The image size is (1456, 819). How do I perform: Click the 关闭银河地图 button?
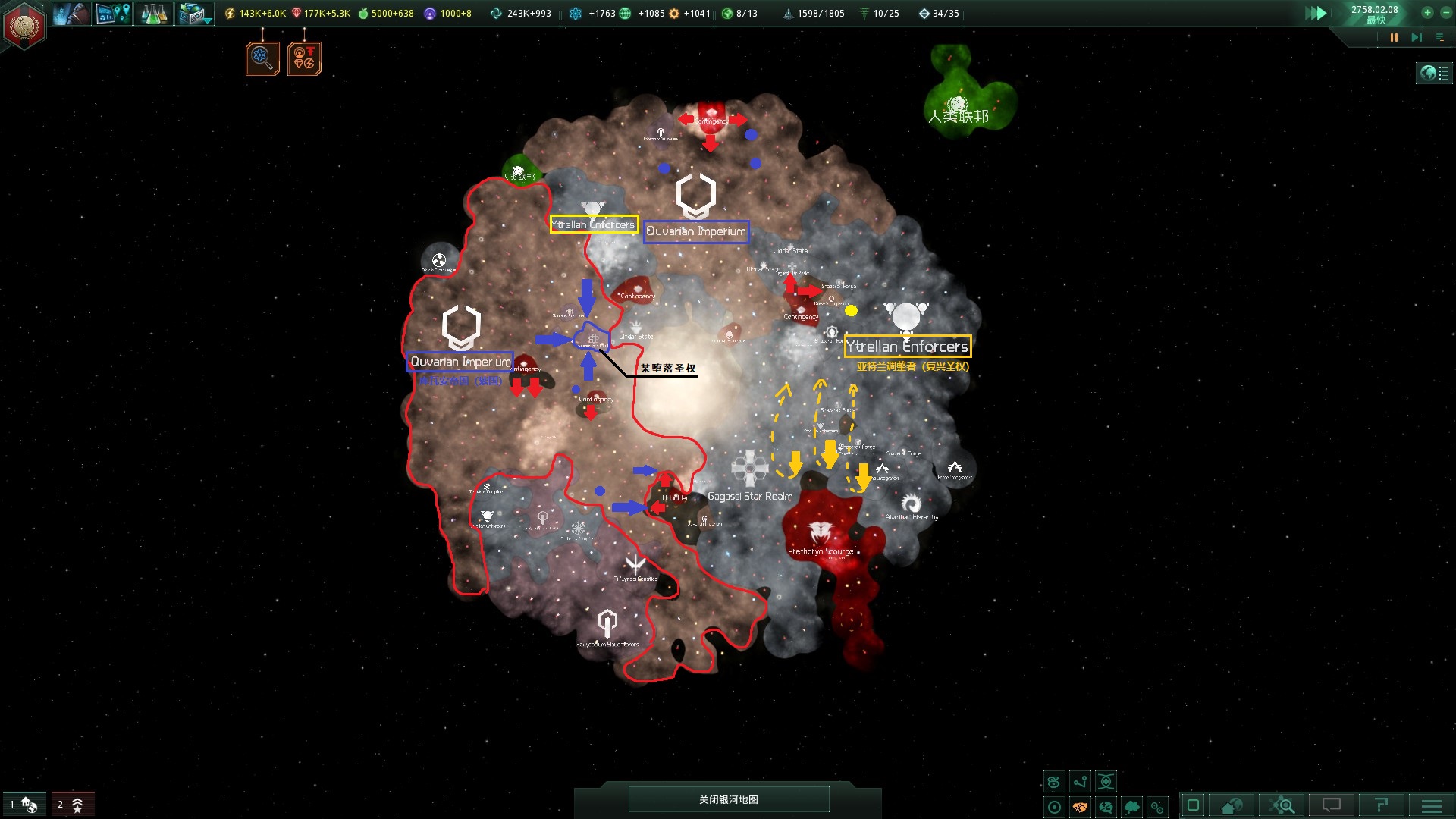click(728, 799)
